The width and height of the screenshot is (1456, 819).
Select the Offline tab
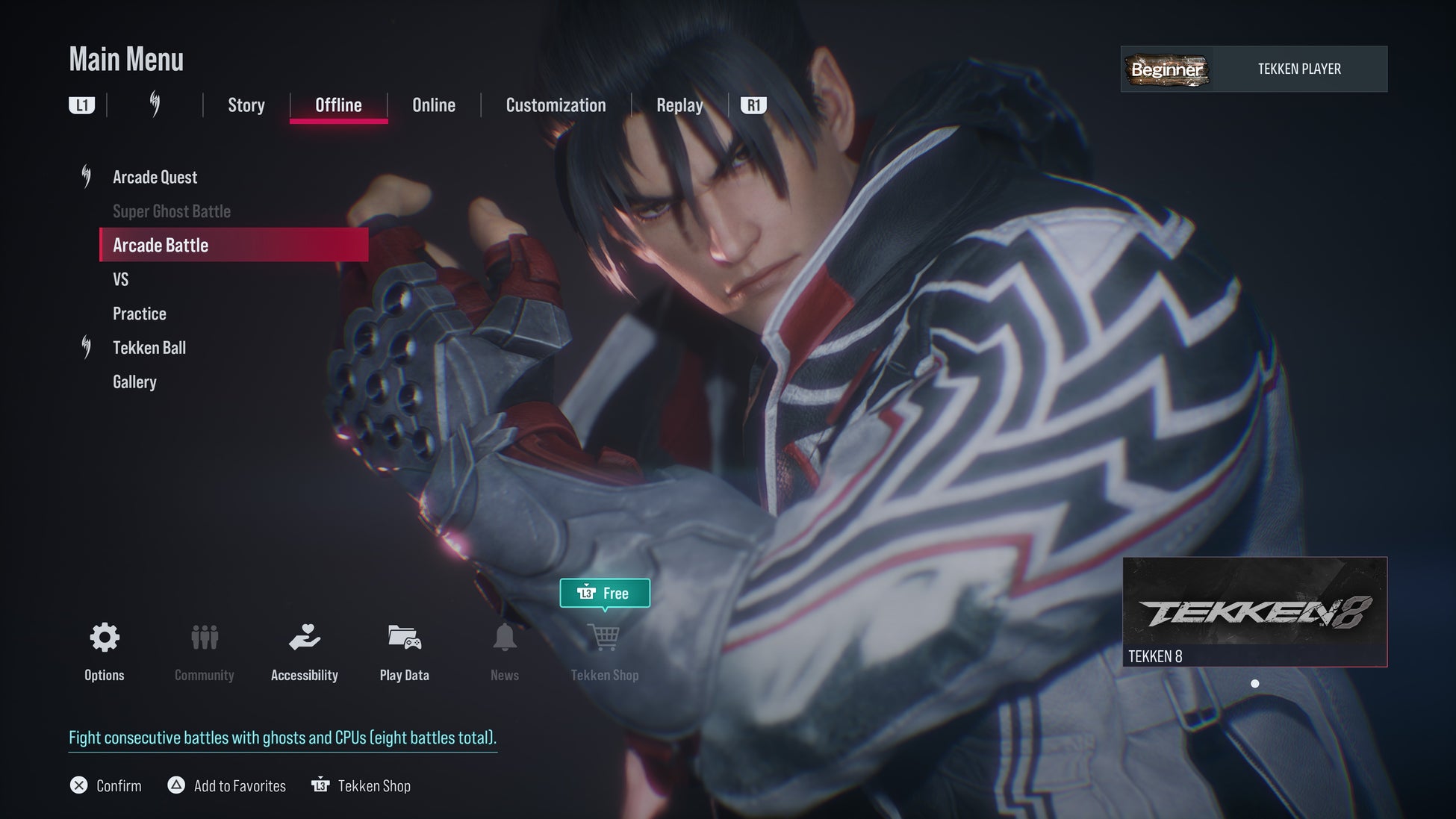coord(338,105)
